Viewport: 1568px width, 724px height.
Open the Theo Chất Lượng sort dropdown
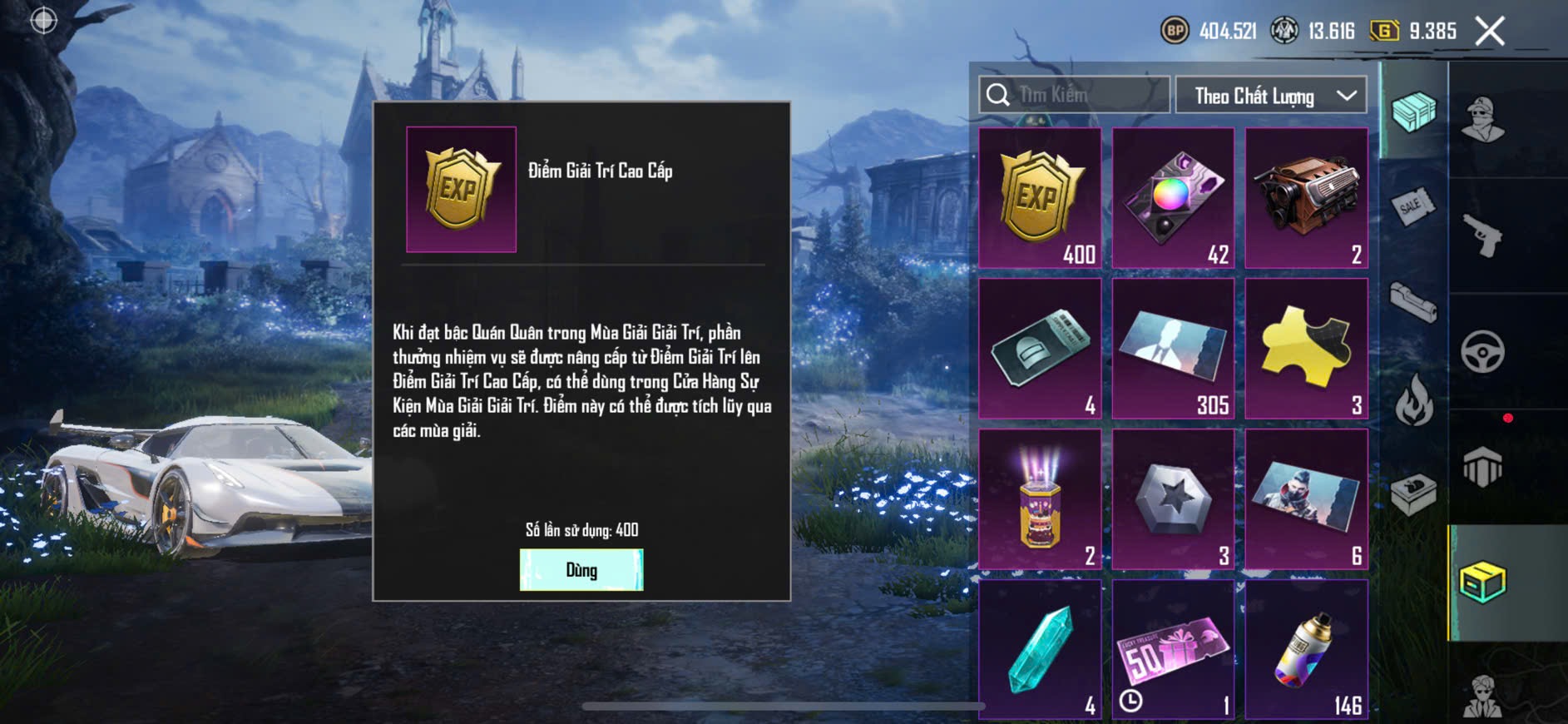tap(1271, 96)
